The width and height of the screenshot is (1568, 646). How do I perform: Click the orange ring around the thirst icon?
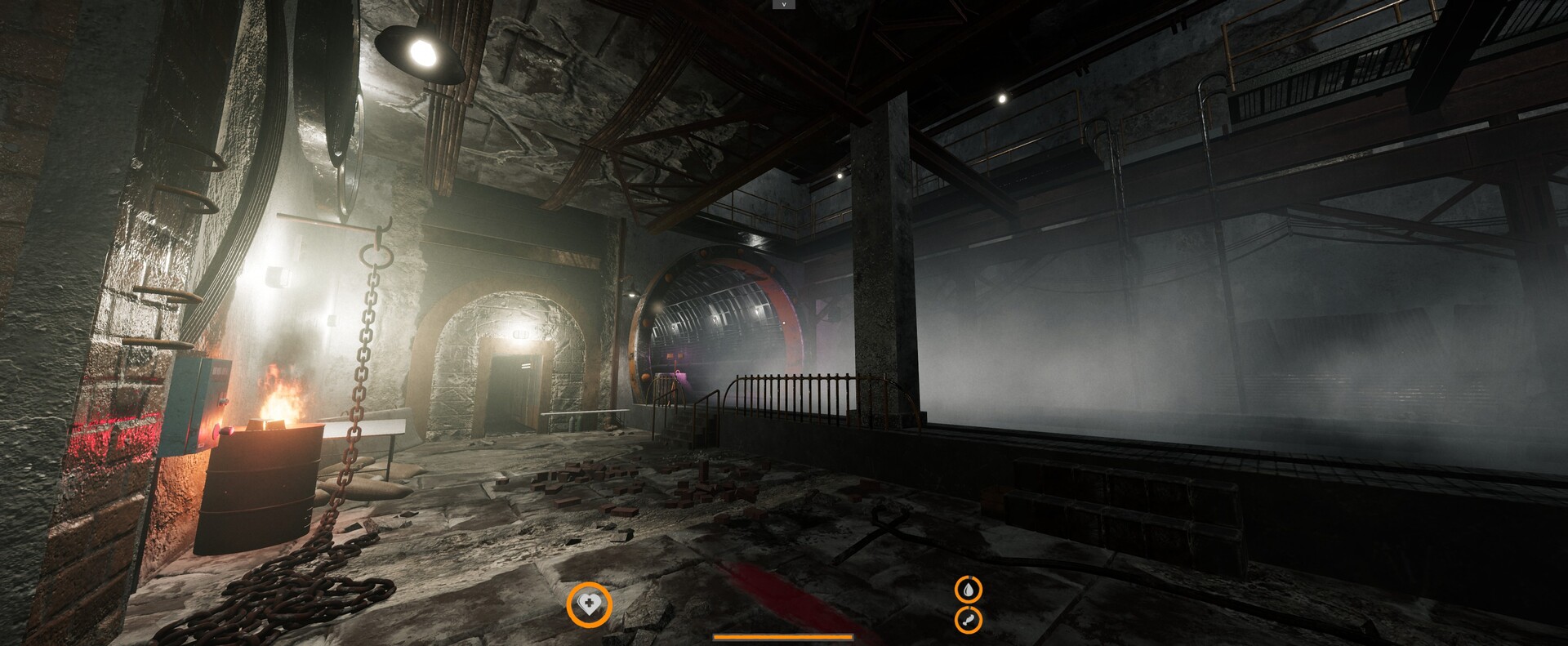[x=955, y=591]
